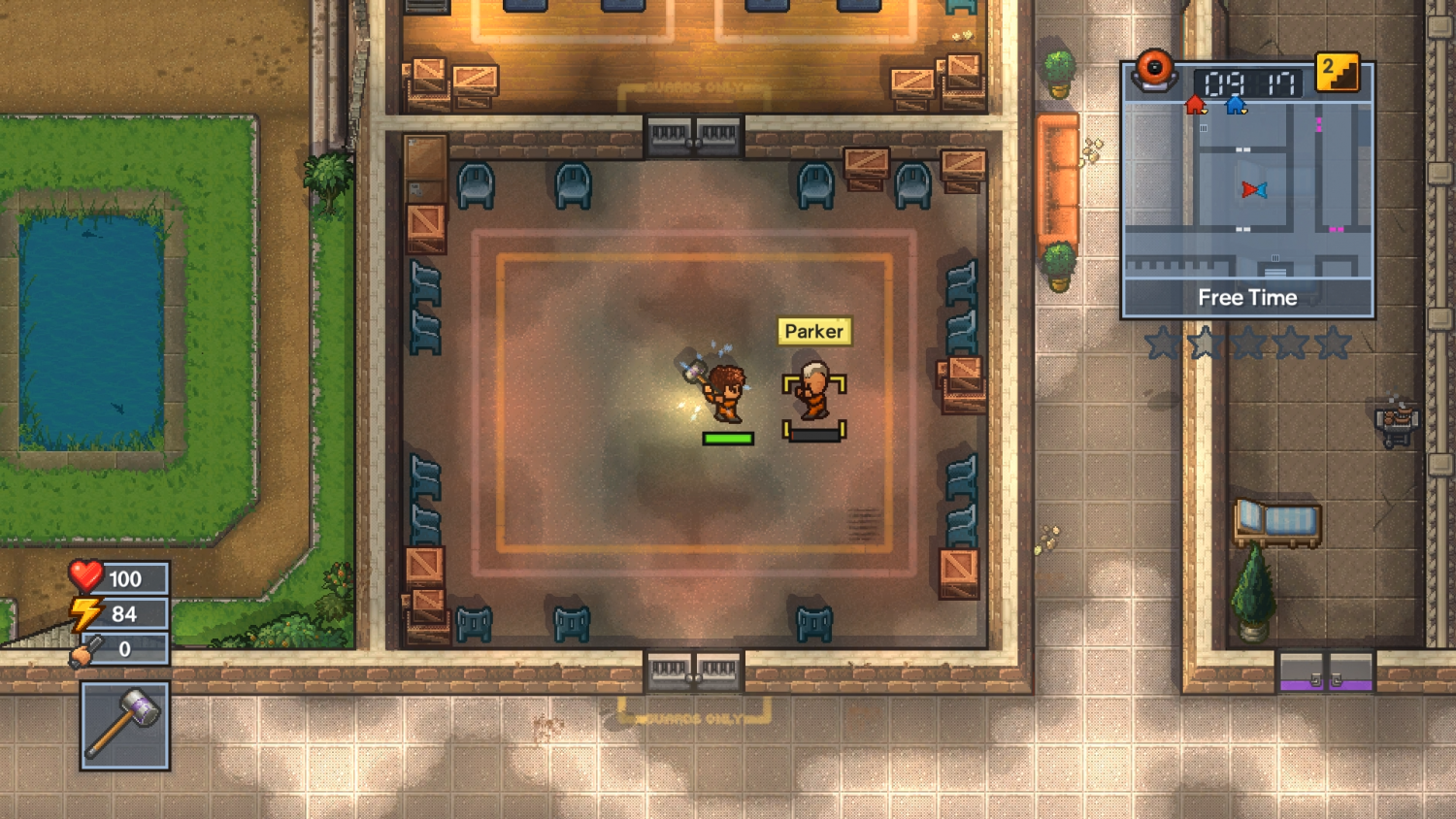Click the digital clock showing 09:17
The width and height of the screenshot is (1456, 819).
[x=1247, y=84]
